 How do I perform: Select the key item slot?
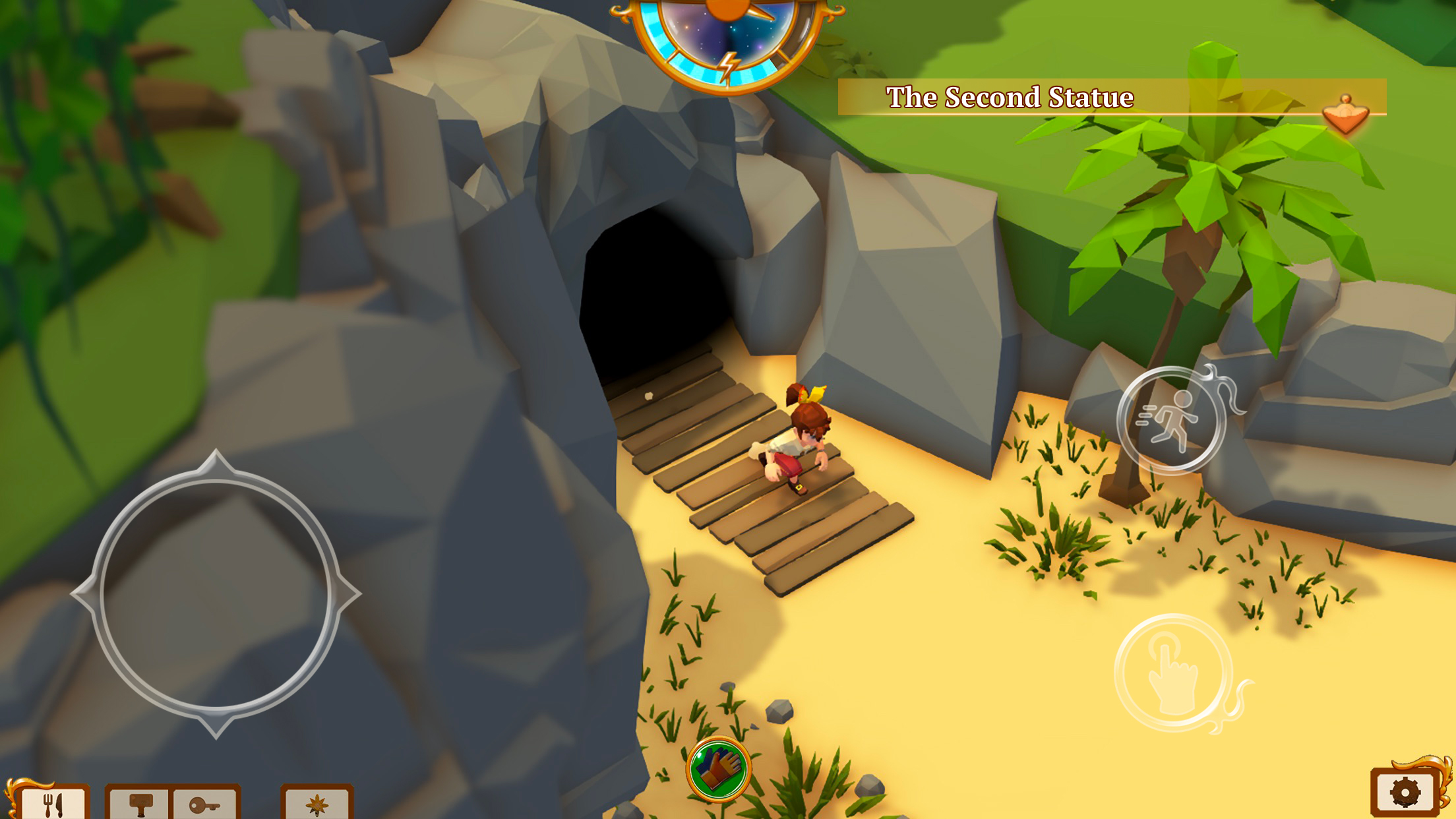[x=204, y=804]
